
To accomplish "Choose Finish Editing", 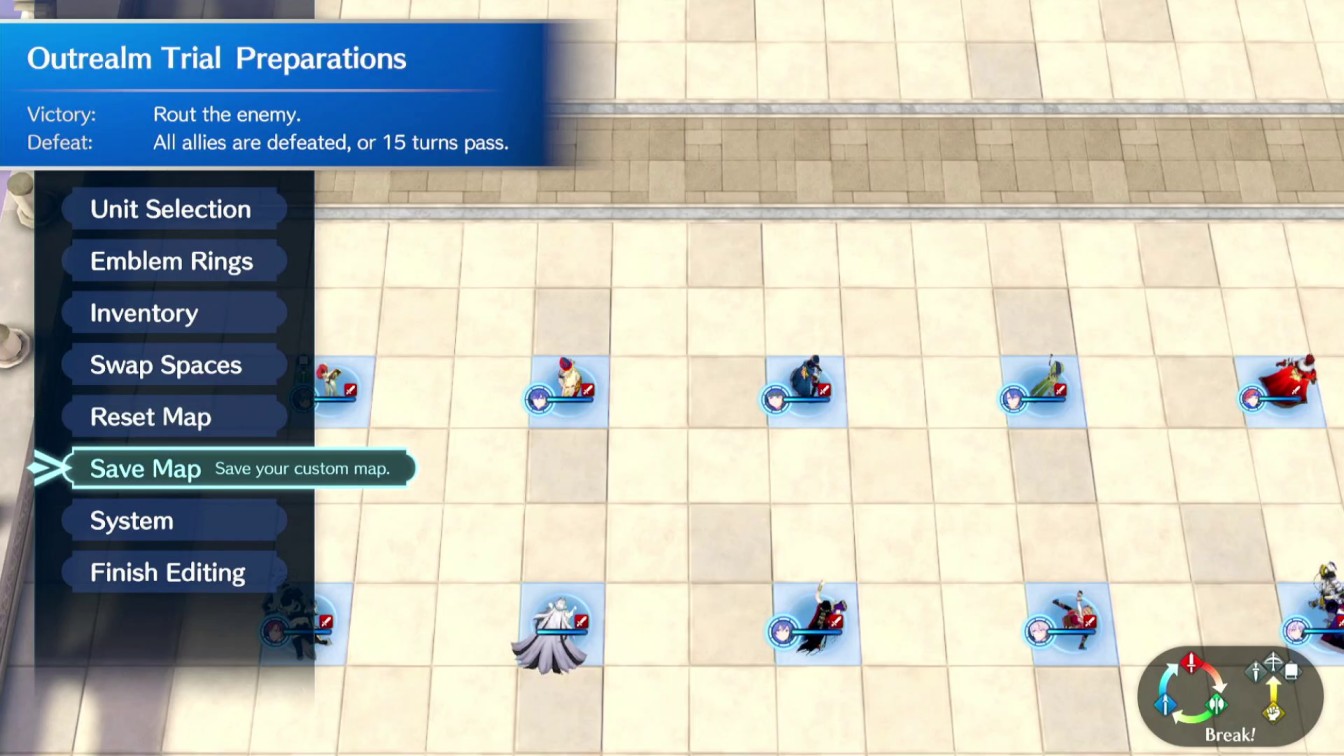I will click(x=167, y=572).
